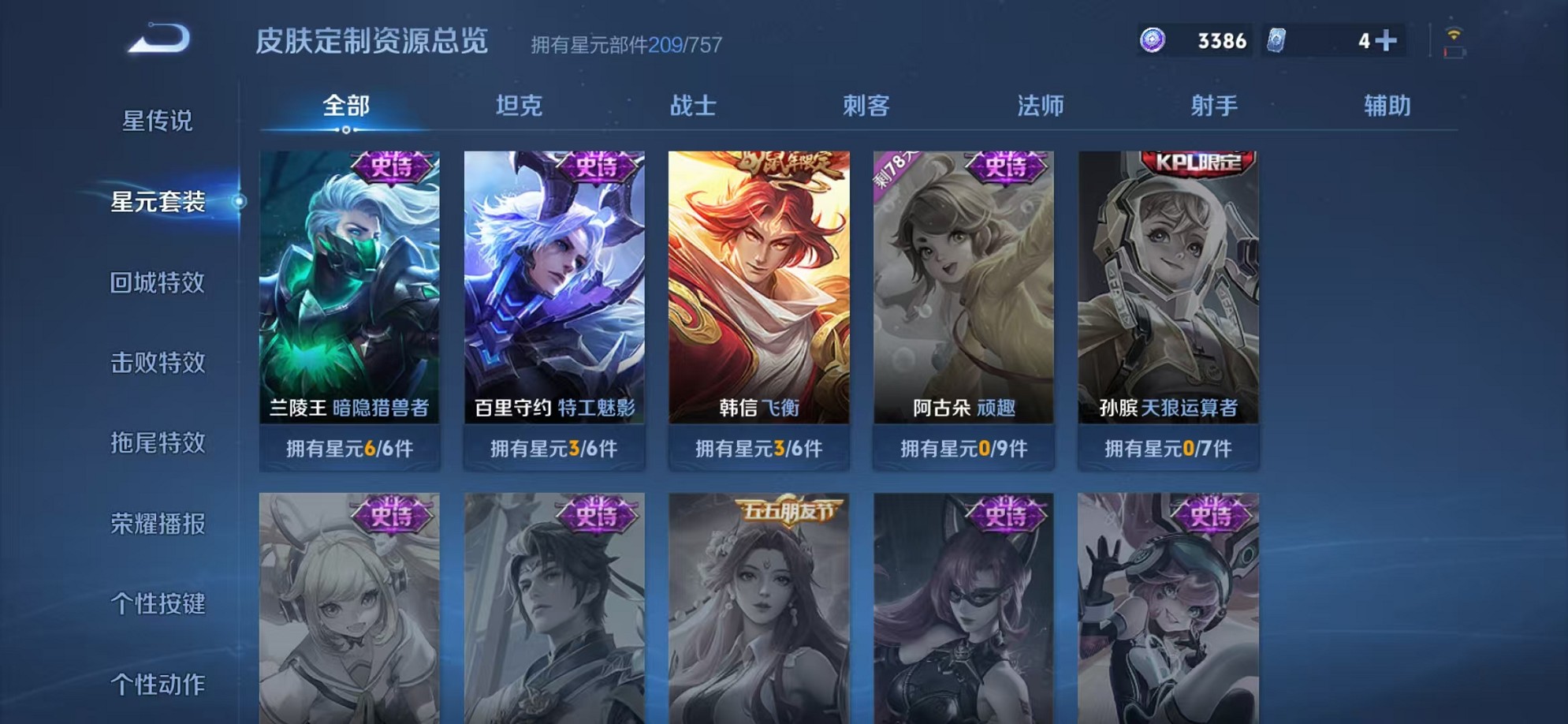Select 拖尾特效 in the left sidebar
The image size is (1568, 724).
[158, 444]
